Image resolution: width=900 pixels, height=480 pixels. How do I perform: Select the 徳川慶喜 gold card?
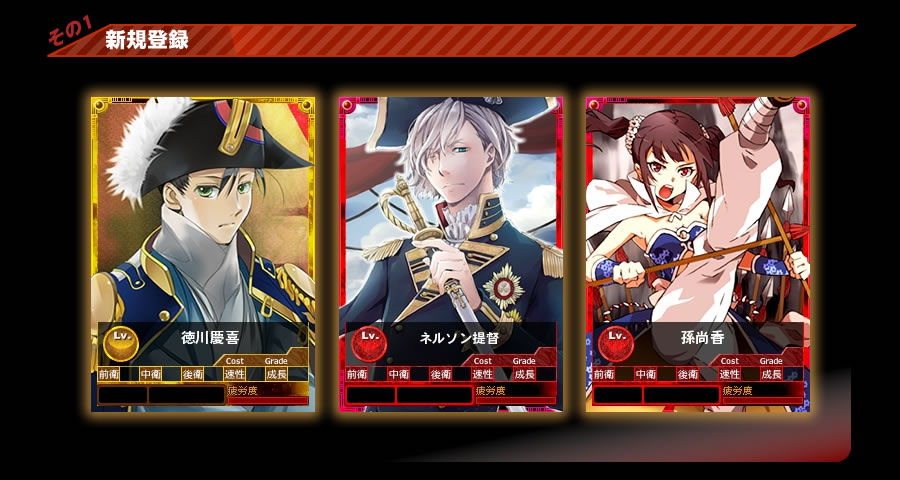(203, 254)
